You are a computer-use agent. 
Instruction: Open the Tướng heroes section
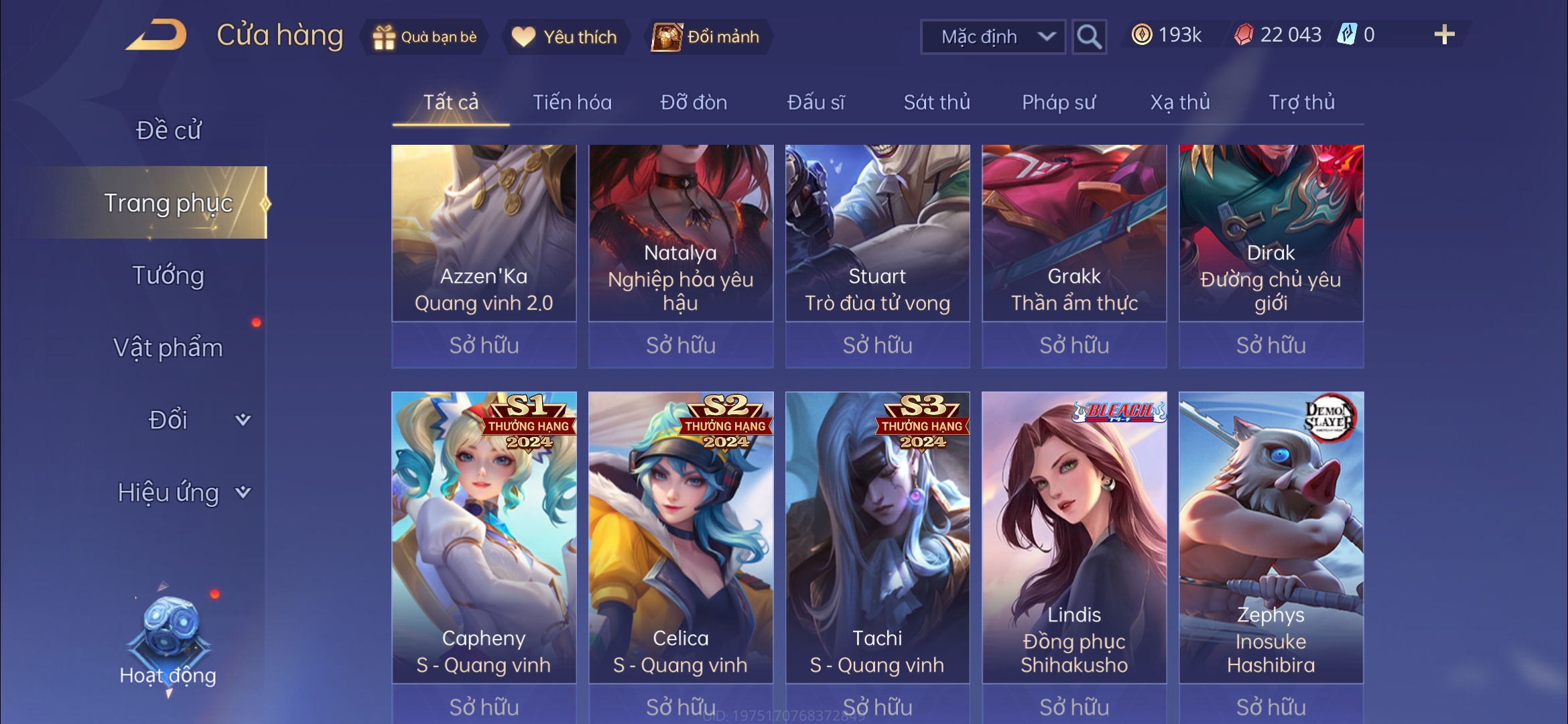(168, 276)
